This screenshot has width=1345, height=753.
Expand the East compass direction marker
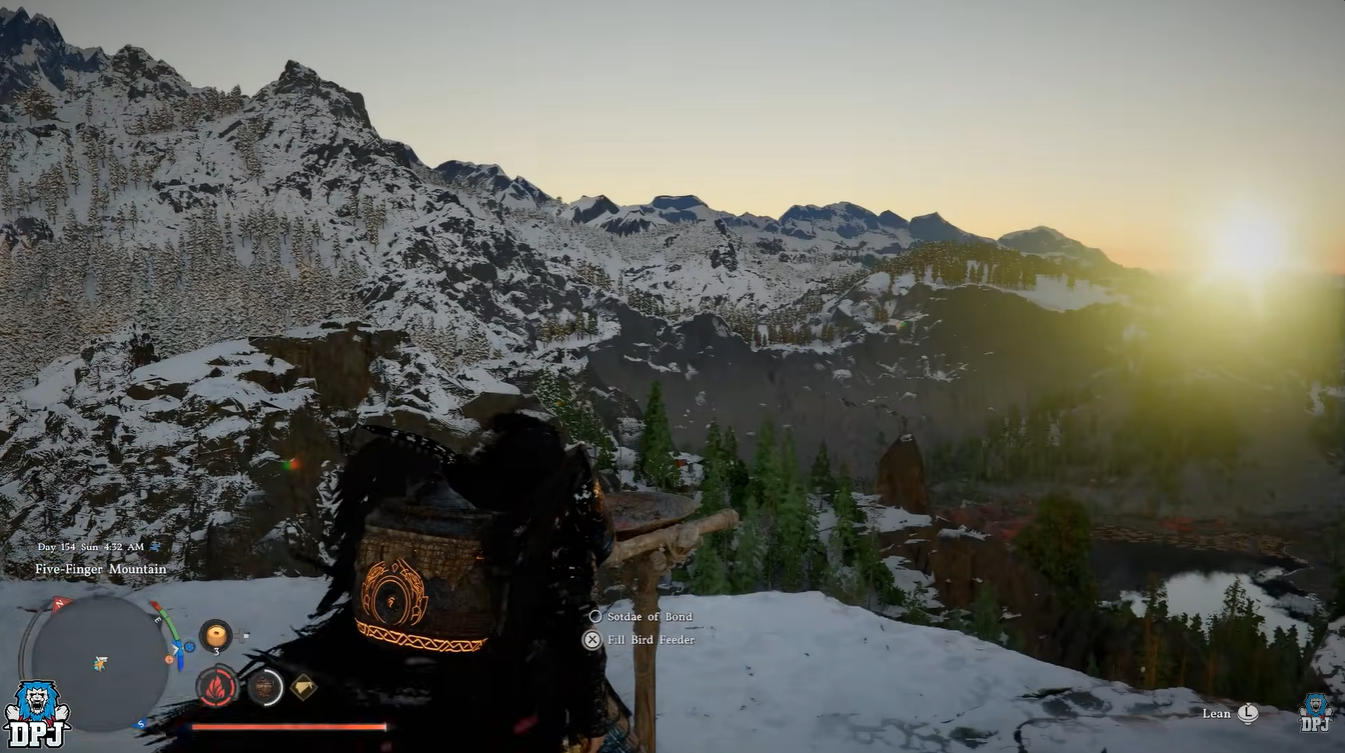click(157, 618)
